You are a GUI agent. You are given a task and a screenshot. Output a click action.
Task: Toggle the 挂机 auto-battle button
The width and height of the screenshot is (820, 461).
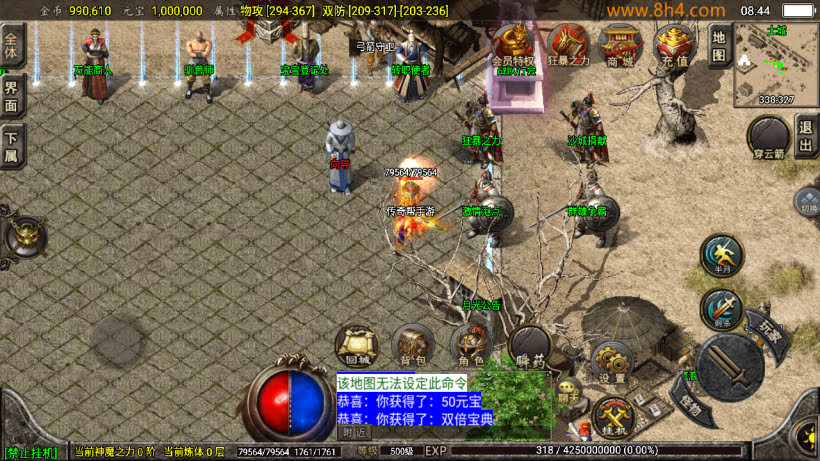coord(612,415)
